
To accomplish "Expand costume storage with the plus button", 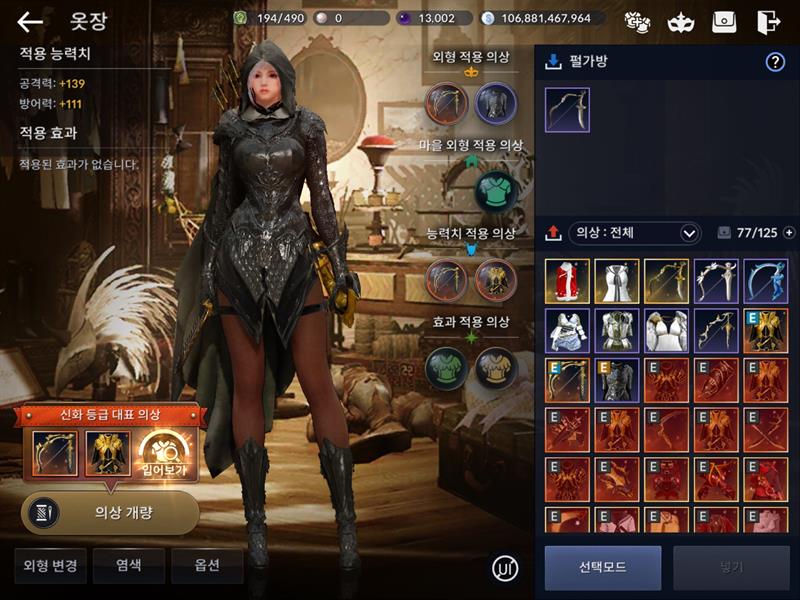I will click(789, 233).
